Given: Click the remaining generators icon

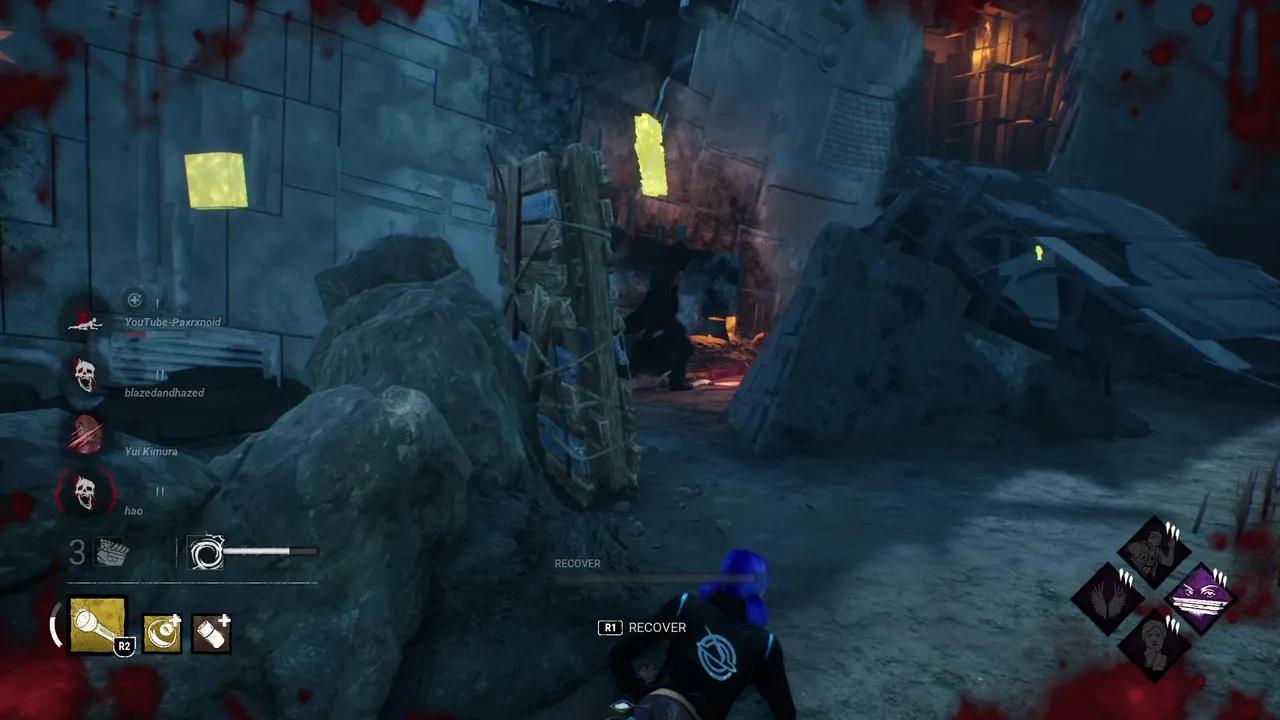Looking at the screenshot, I should [109, 552].
